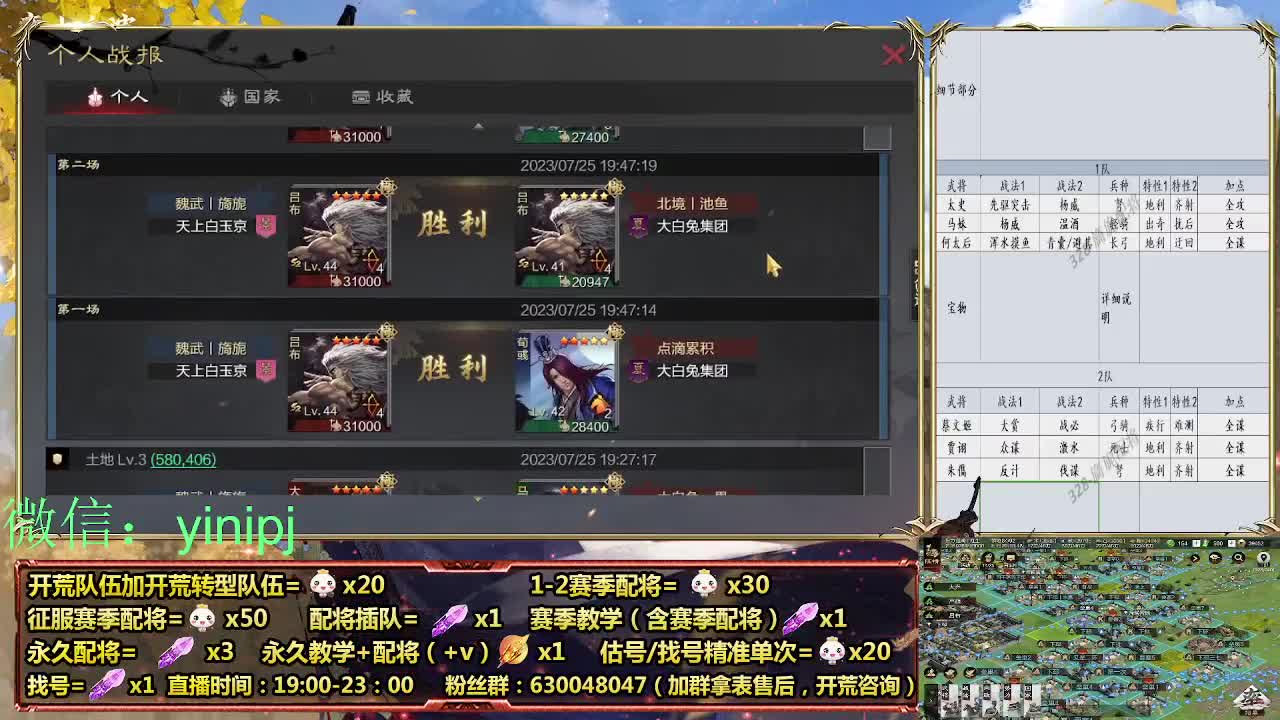Click the 大白兔集团 alliance emblem icon
The height and width of the screenshot is (720, 1280).
click(638, 224)
